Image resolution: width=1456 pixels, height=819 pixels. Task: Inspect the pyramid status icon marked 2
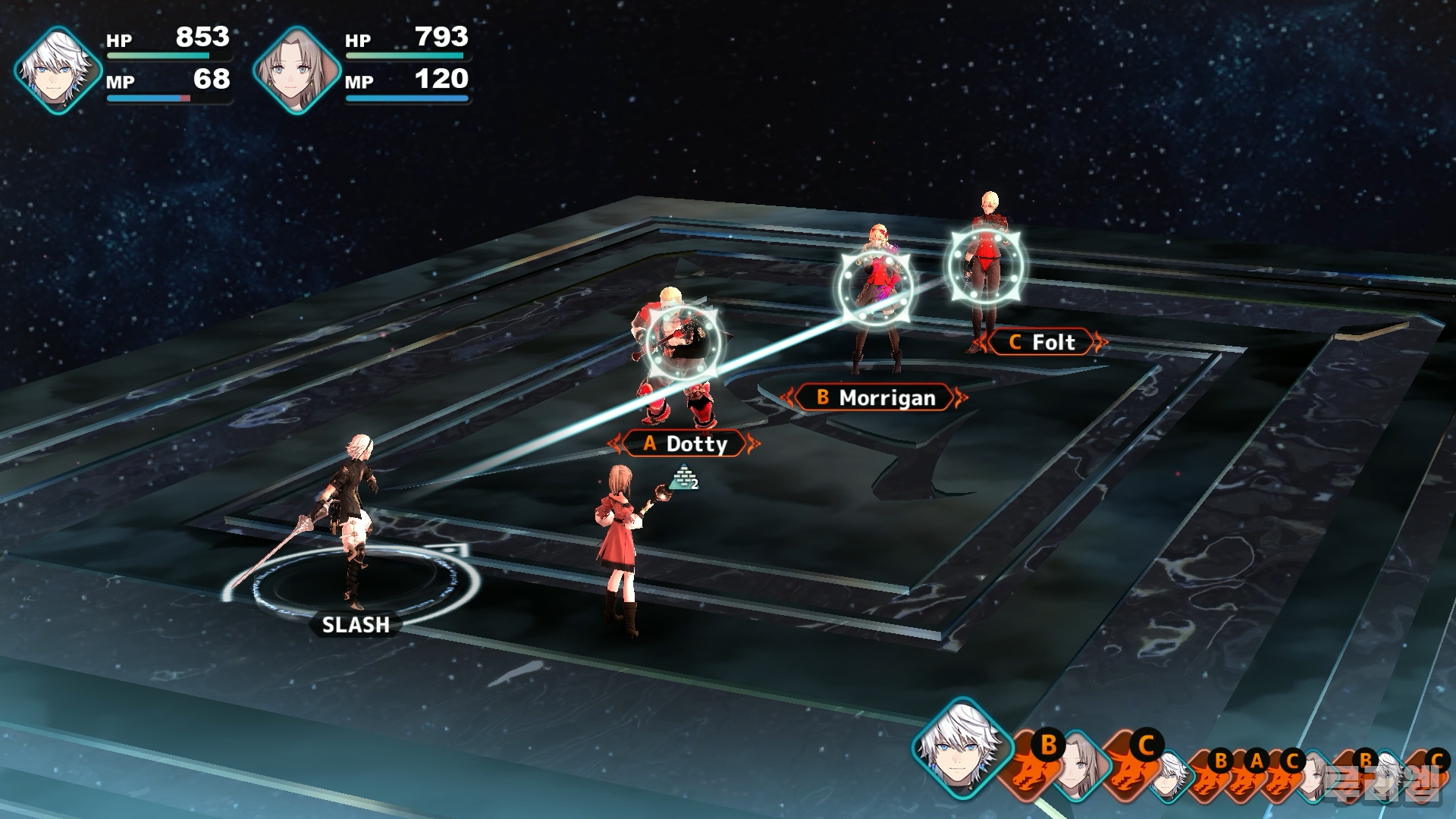(683, 478)
